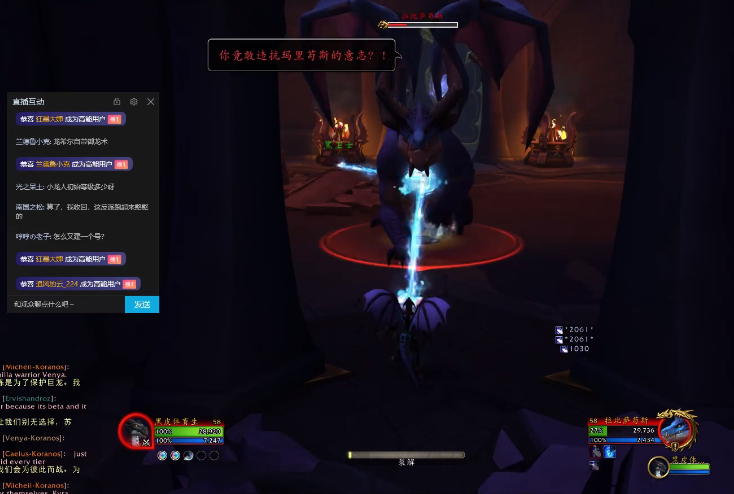Open the chat overlay settings gear
The width and height of the screenshot is (734, 494).
click(x=134, y=102)
